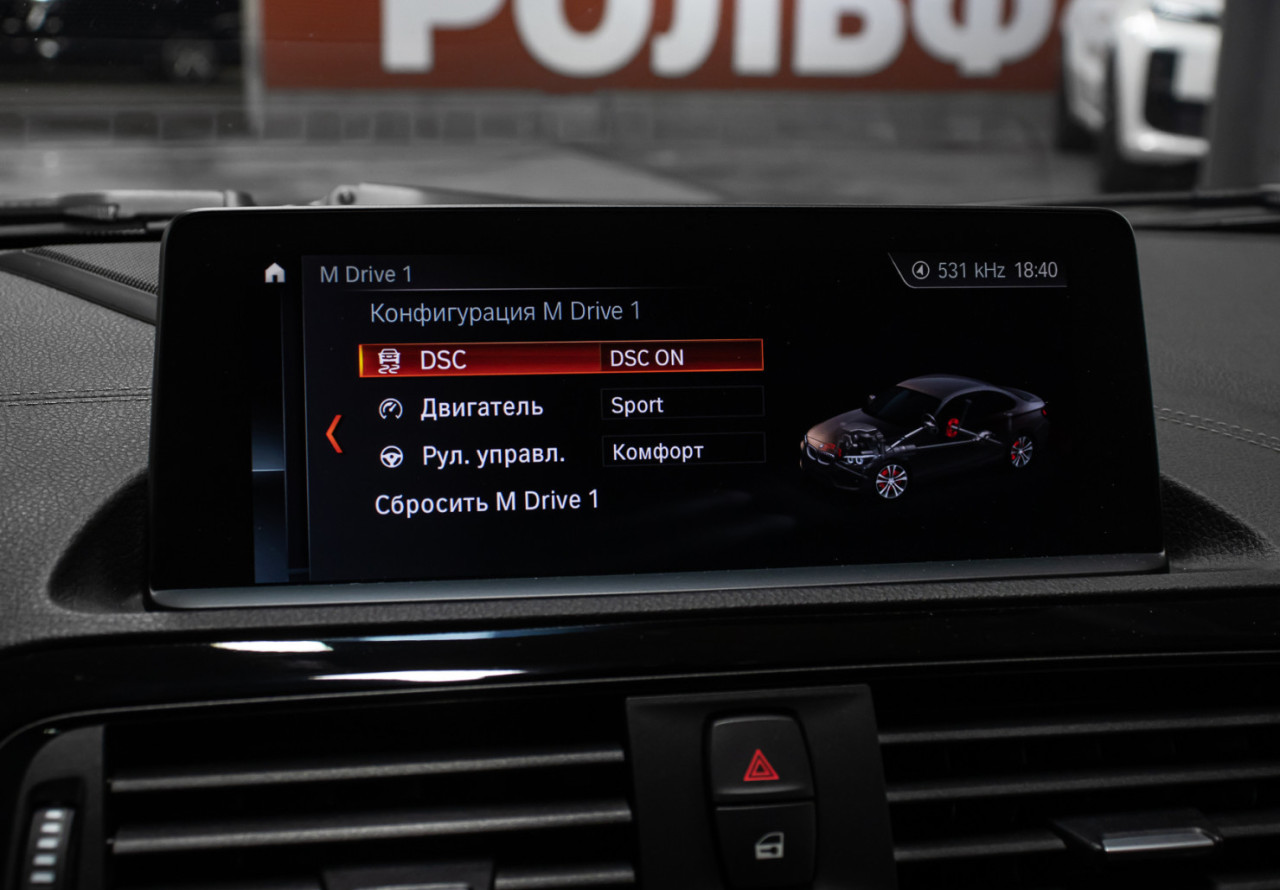Viewport: 1280px width, 890px height.
Task: Change the Комфорт steering value
Action: (683, 451)
